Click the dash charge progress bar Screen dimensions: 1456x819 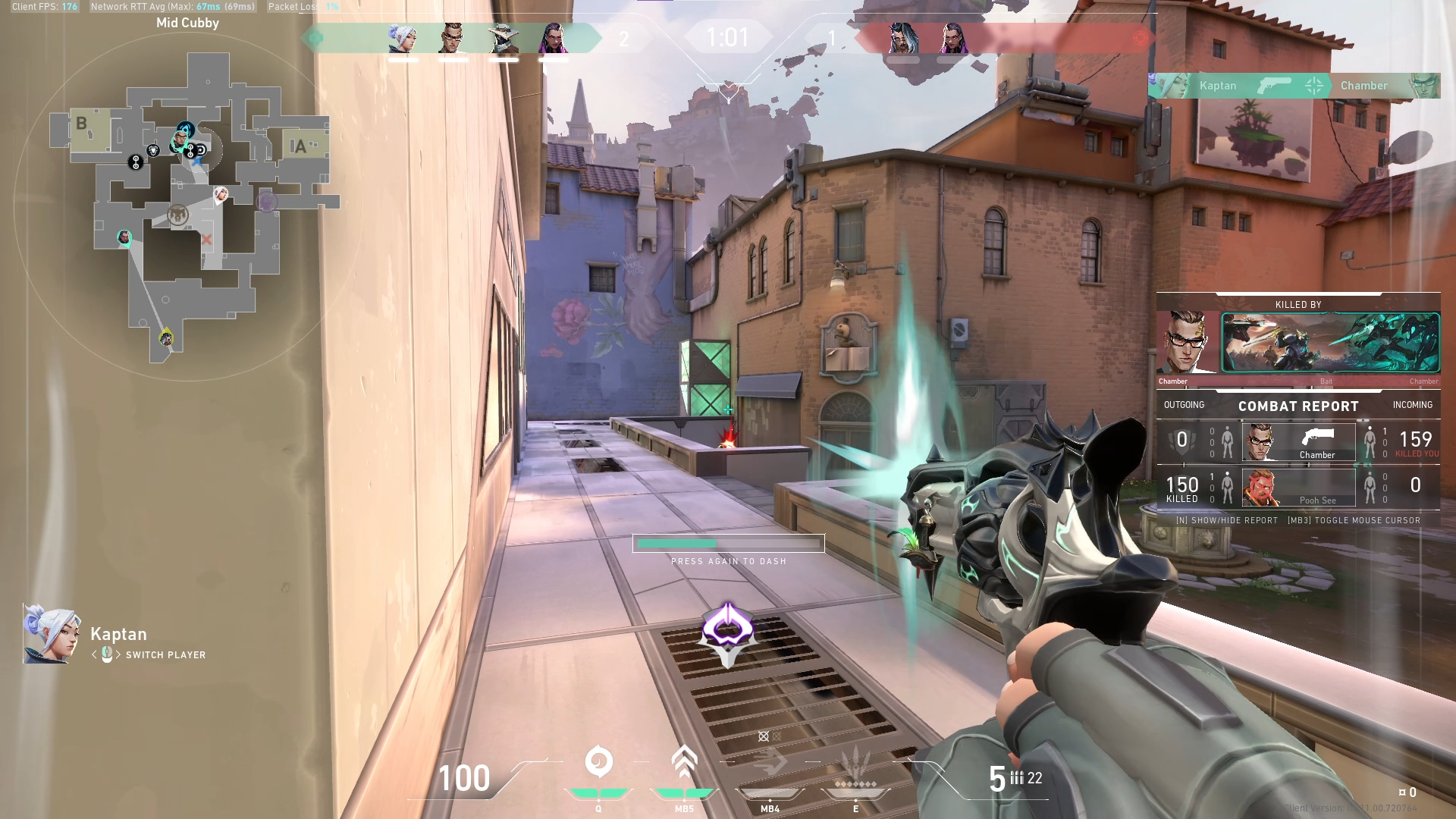pos(728,544)
